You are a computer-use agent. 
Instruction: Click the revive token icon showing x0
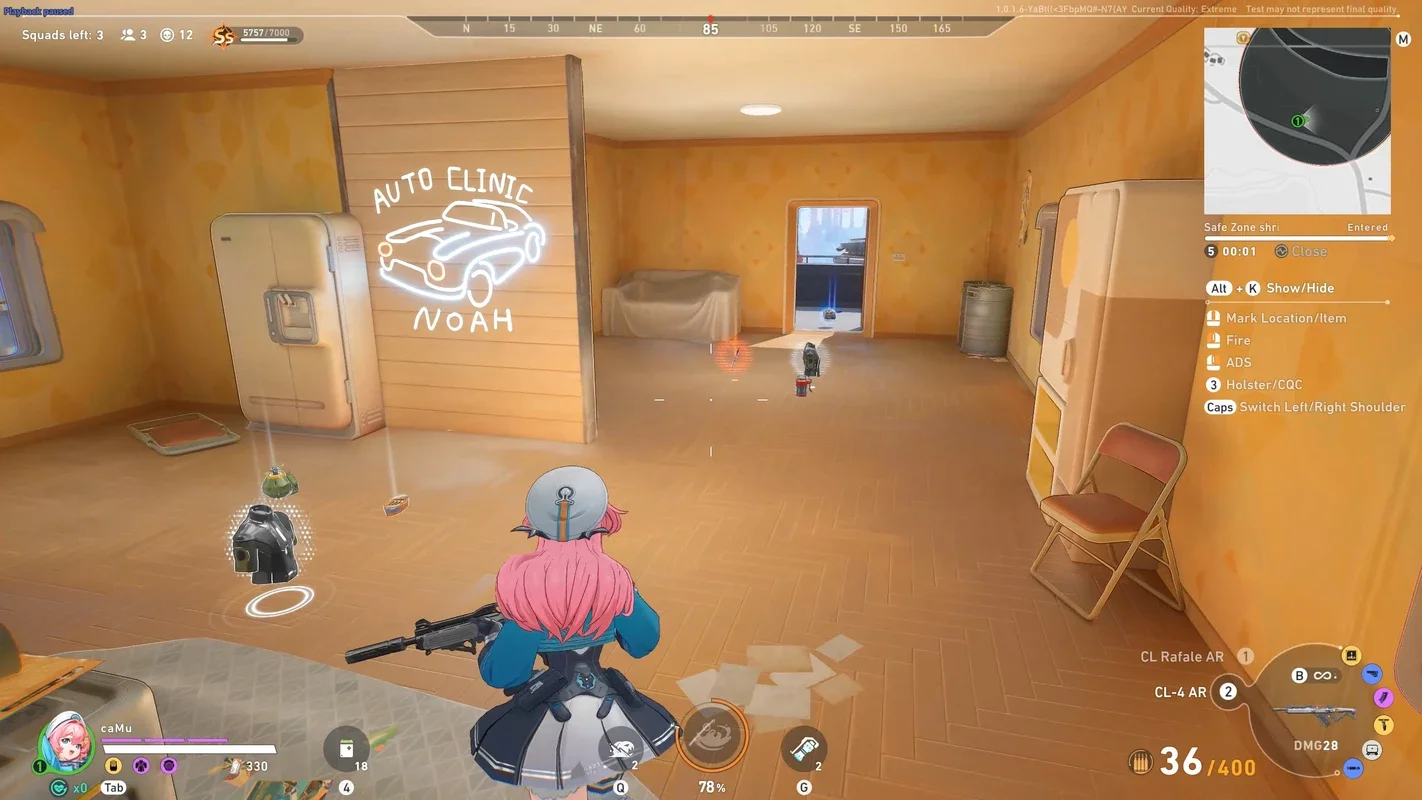pyautogui.click(x=59, y=788)
